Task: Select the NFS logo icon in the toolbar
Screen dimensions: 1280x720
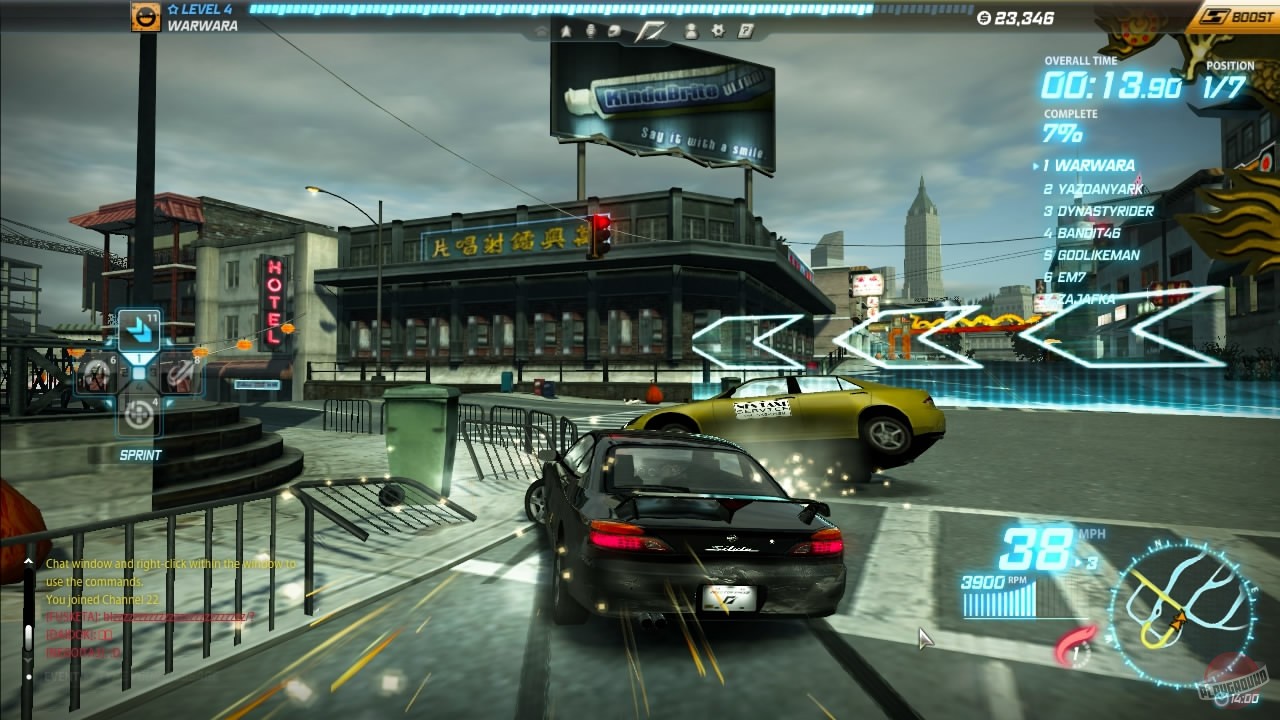Action: (650, 31)
